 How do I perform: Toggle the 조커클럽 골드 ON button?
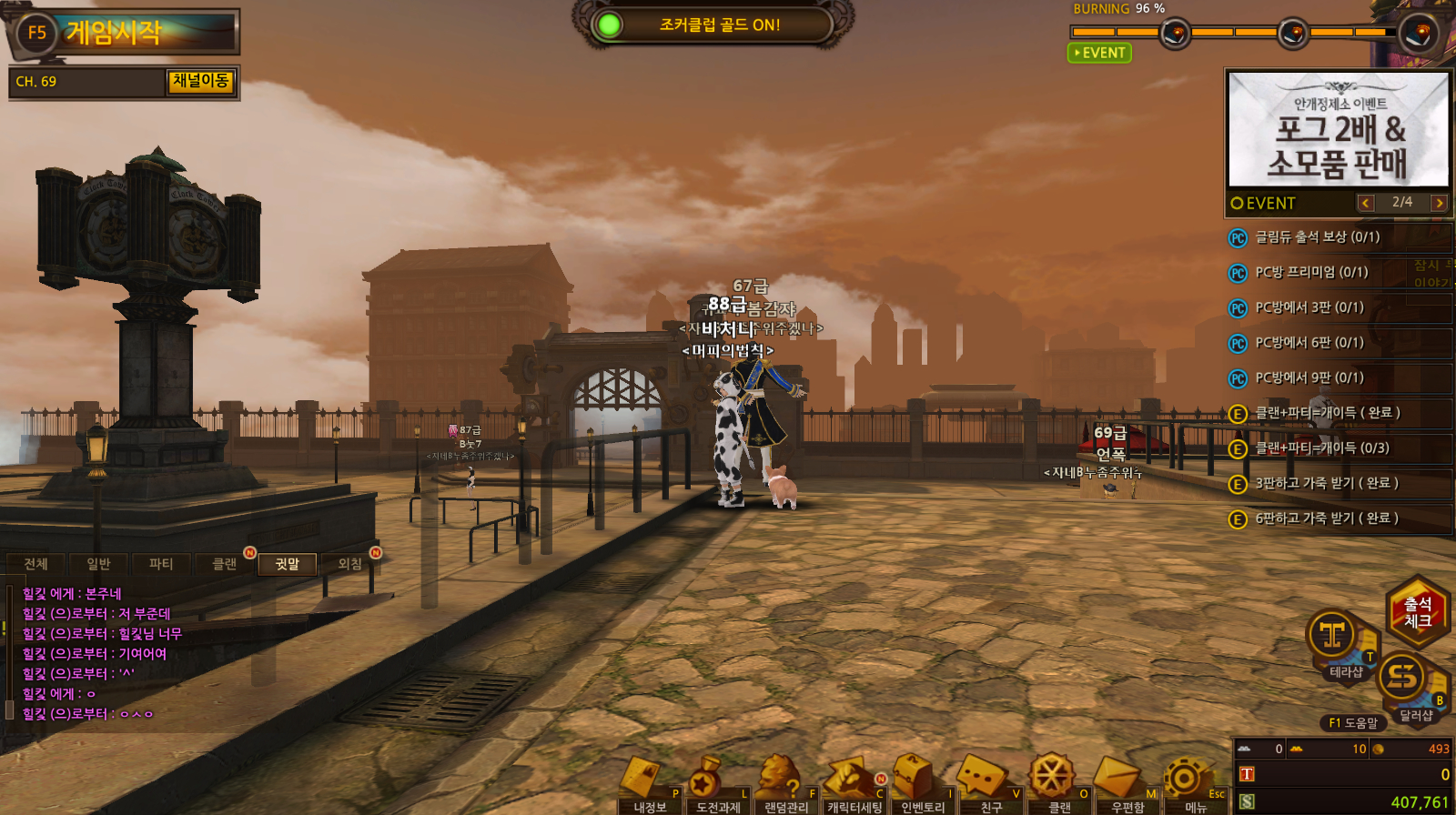pos(715,25)
